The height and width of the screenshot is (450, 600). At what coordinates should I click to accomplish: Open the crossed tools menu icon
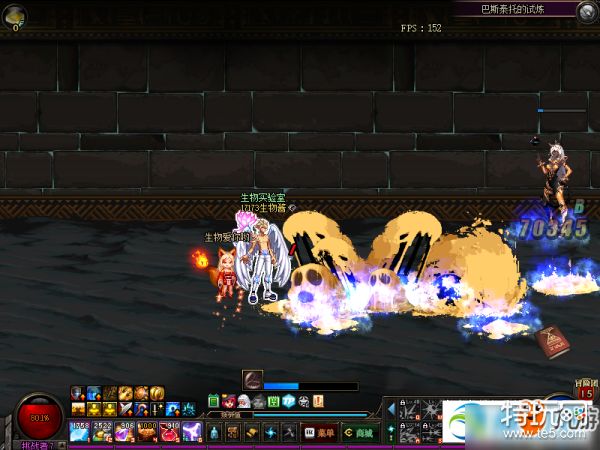(x=287, y=432)
